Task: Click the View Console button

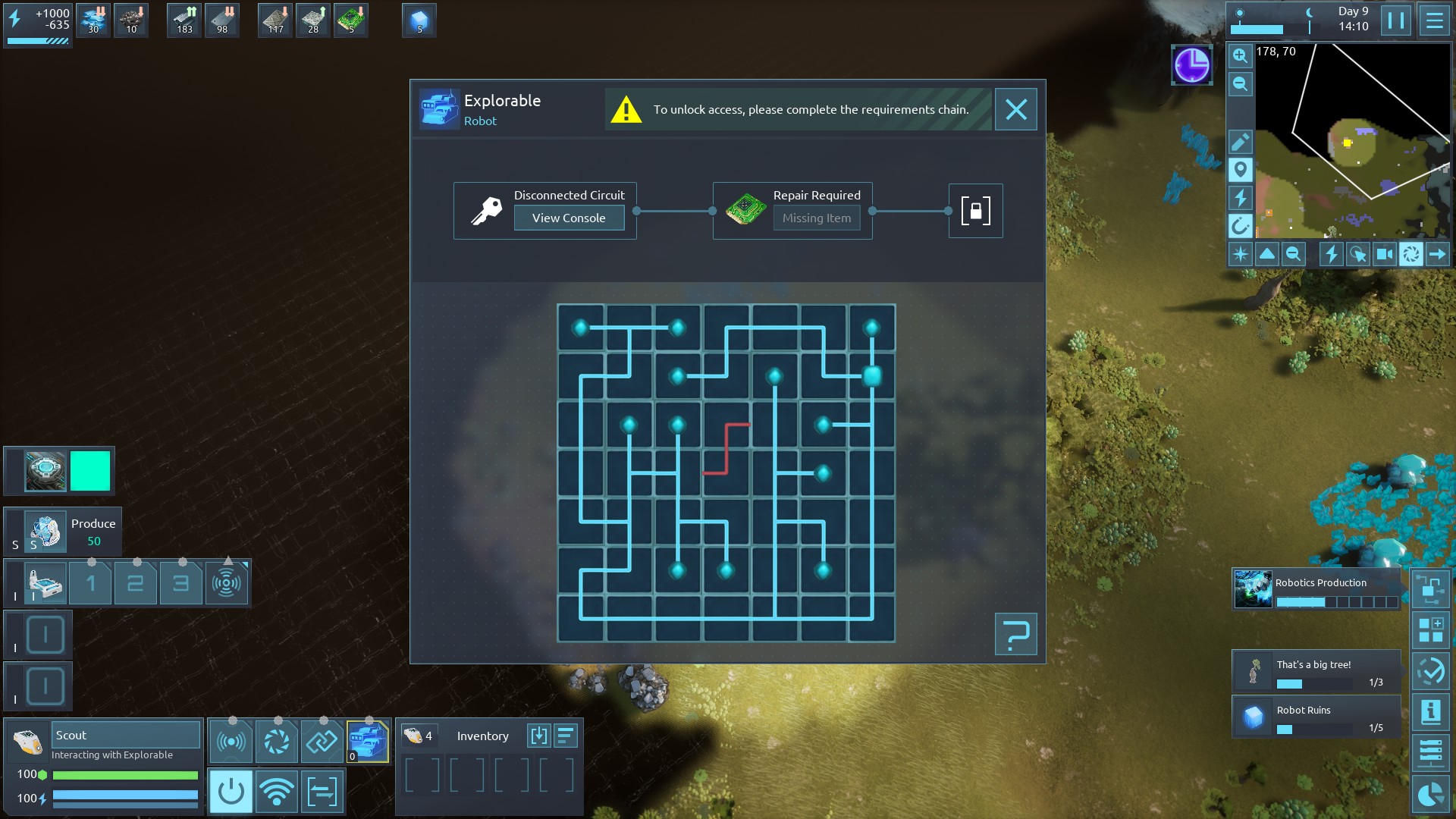Action: 569,218
